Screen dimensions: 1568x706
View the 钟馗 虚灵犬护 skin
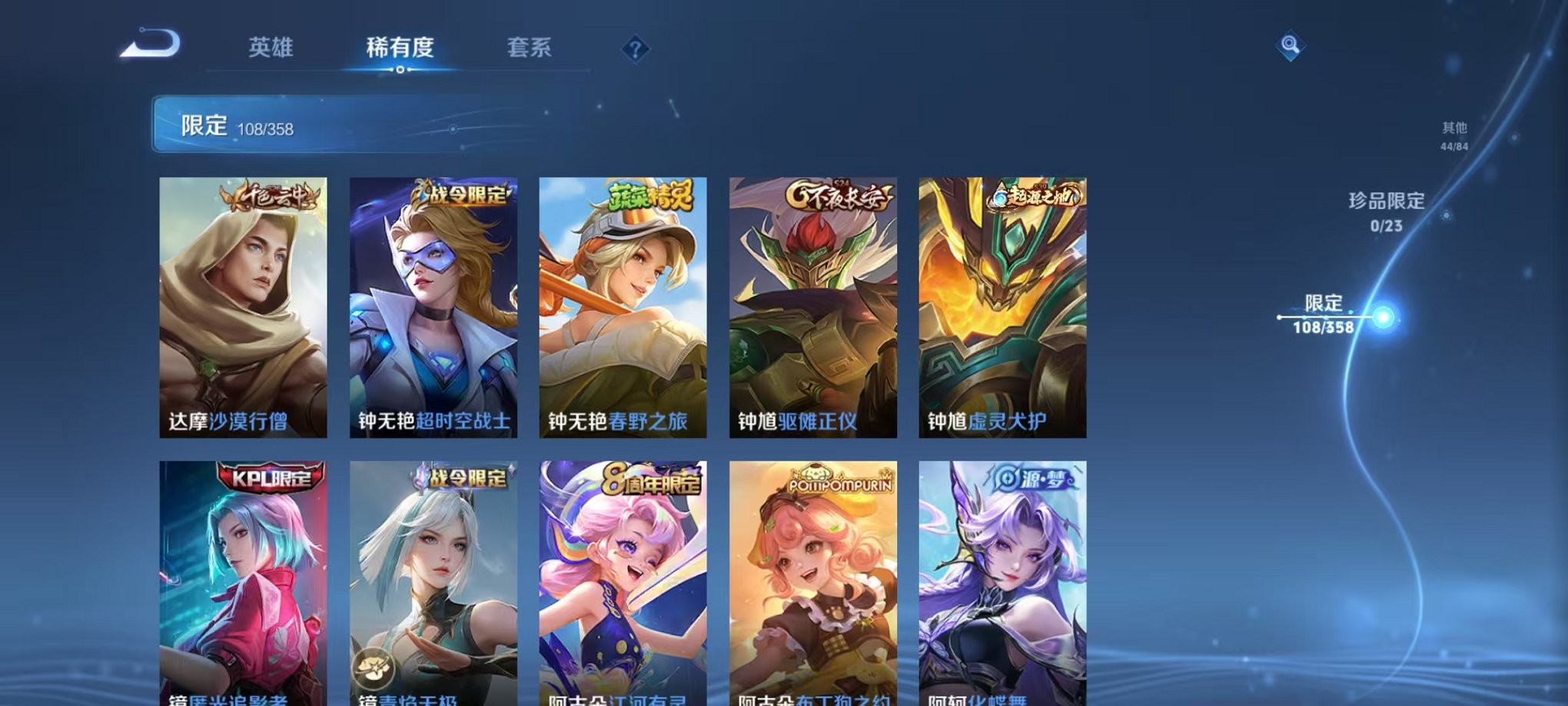[1002, 308]
